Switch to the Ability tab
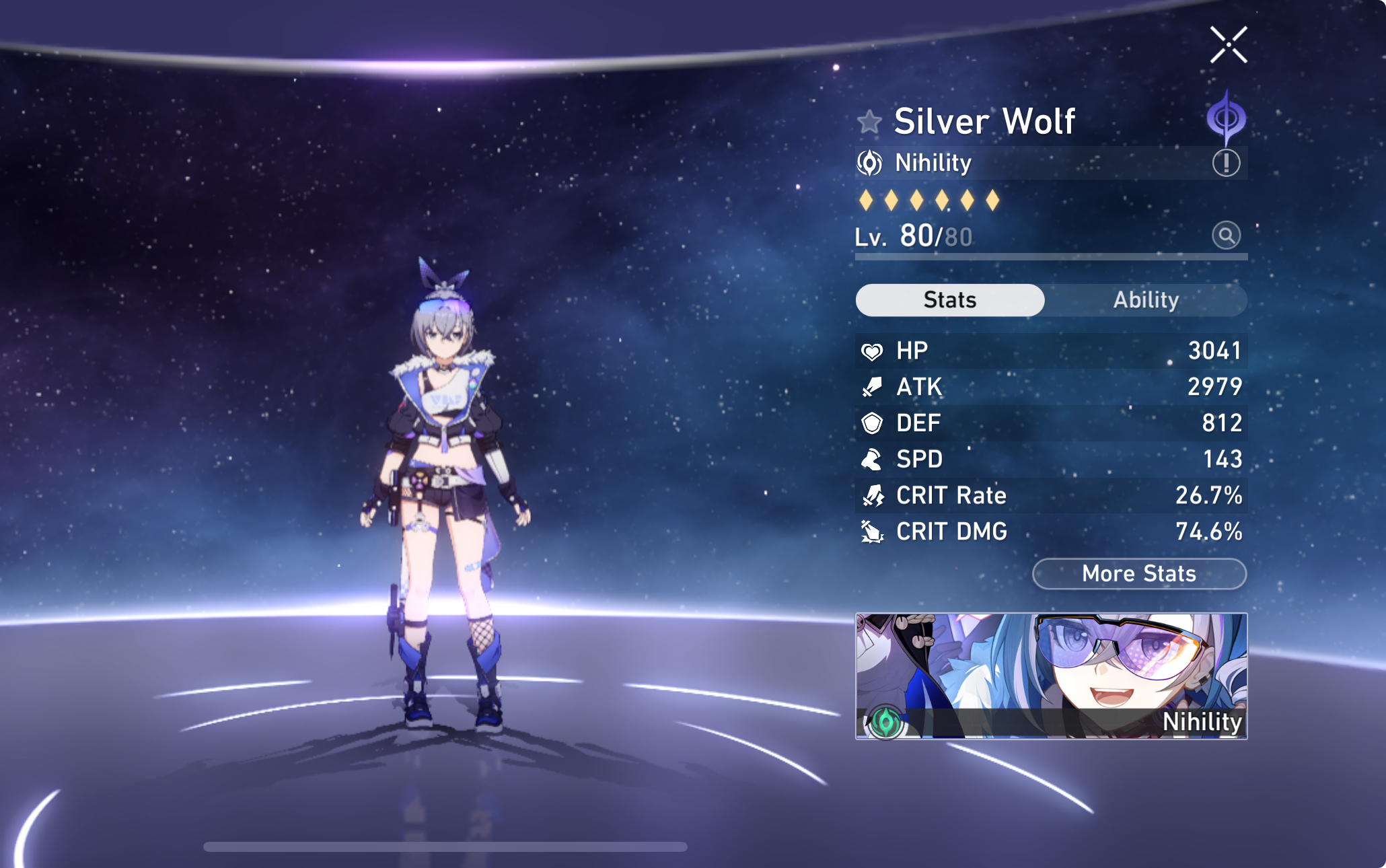 tap(1146, 300)
